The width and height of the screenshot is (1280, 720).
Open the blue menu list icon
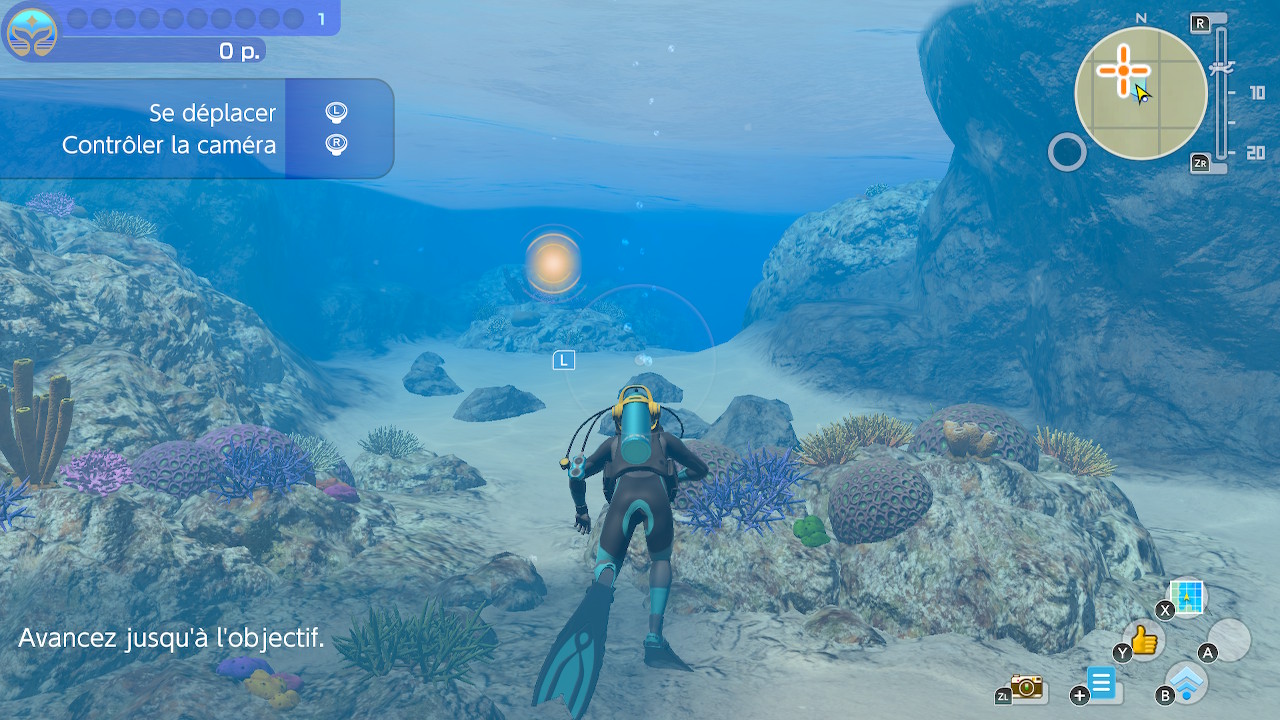pos(1101,685)
